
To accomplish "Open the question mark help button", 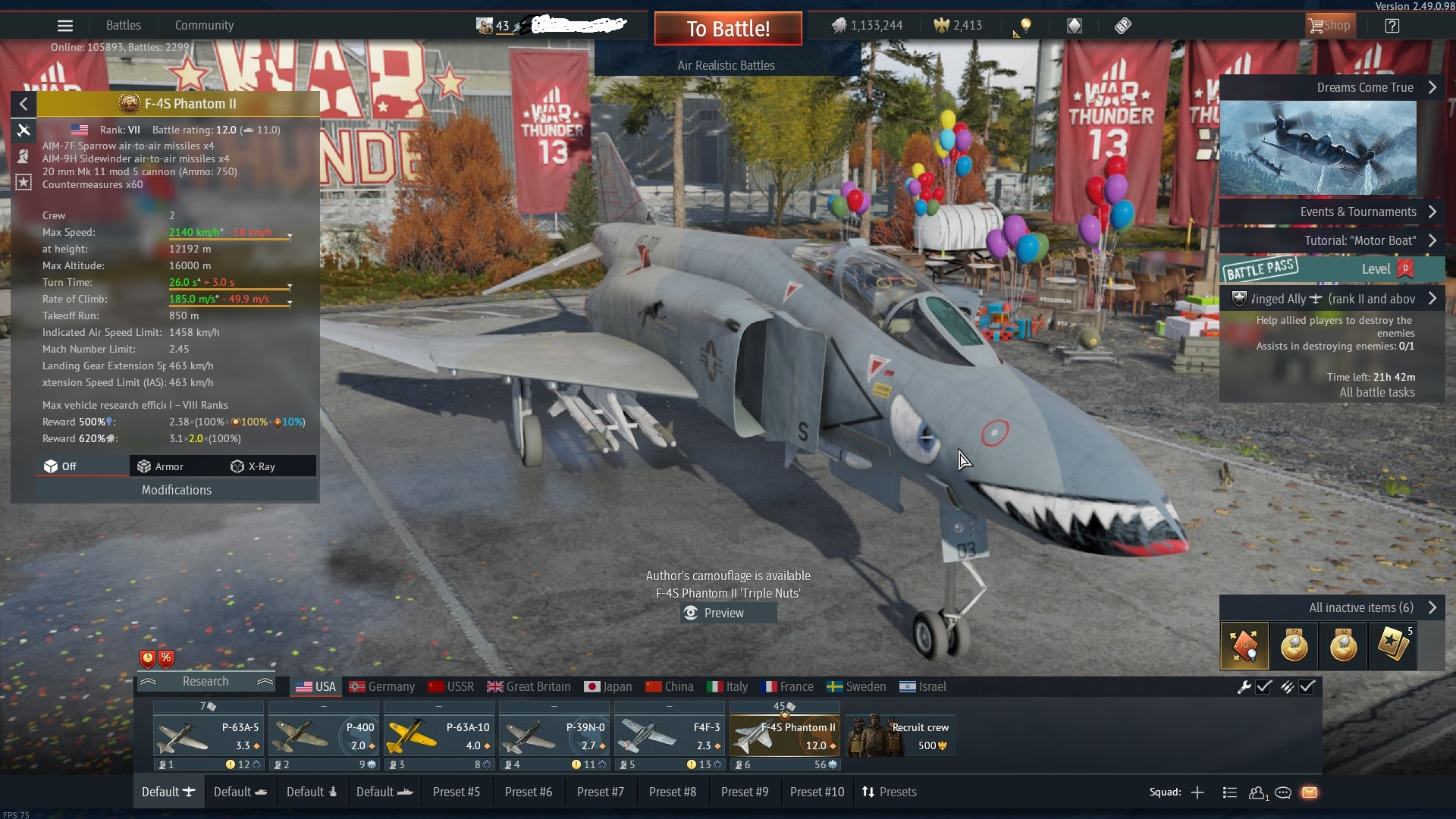I will (x=1392, y=26).
